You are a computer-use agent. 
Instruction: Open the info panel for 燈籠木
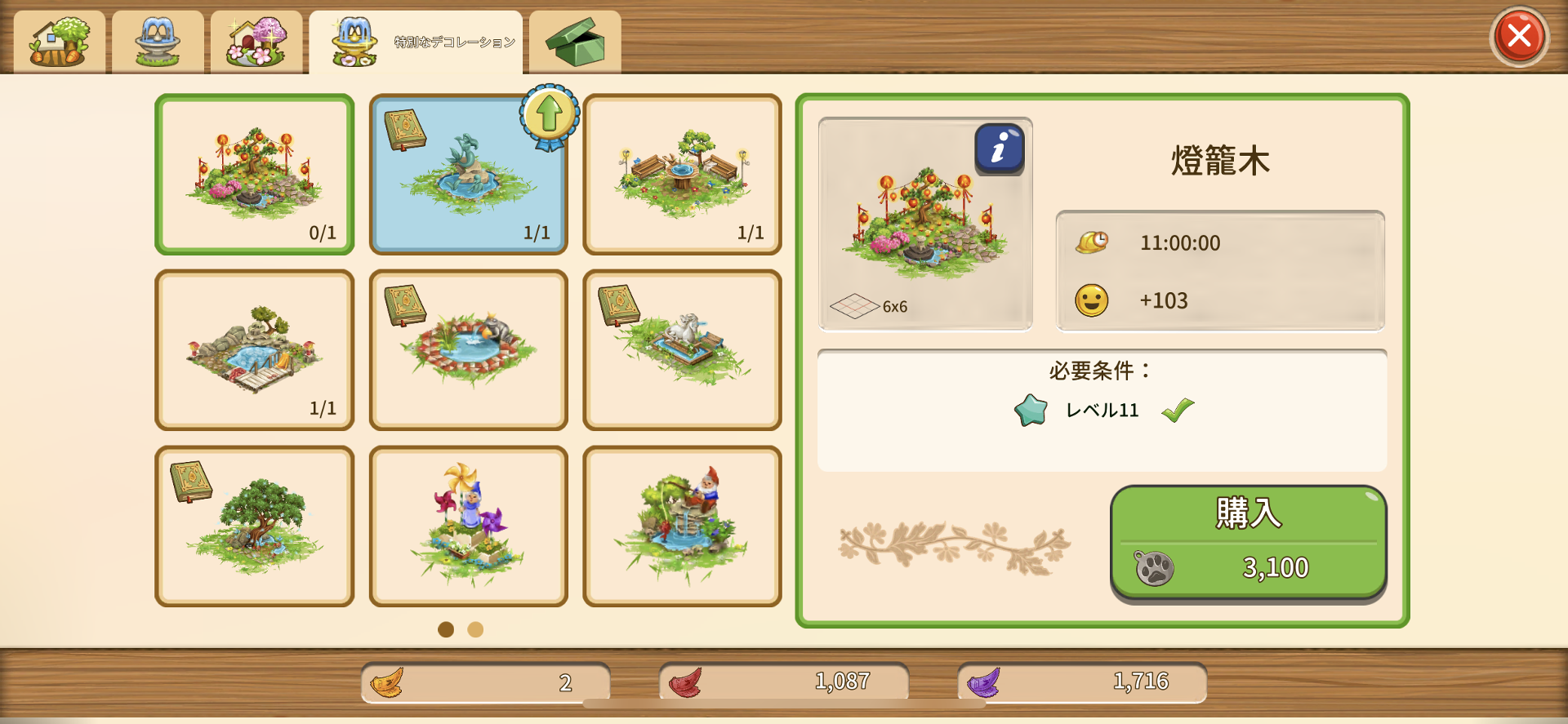(998, 149)
